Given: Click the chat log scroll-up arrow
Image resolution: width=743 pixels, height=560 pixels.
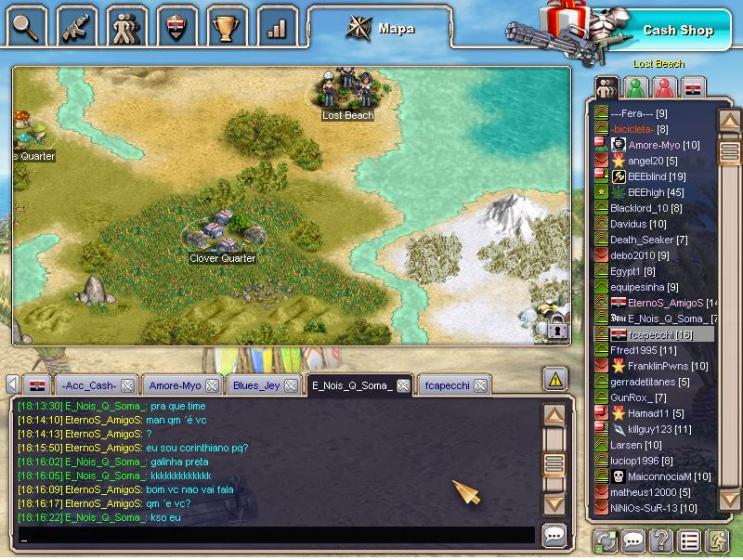Looking at the screenshot, I should click(x=554, y=415).
